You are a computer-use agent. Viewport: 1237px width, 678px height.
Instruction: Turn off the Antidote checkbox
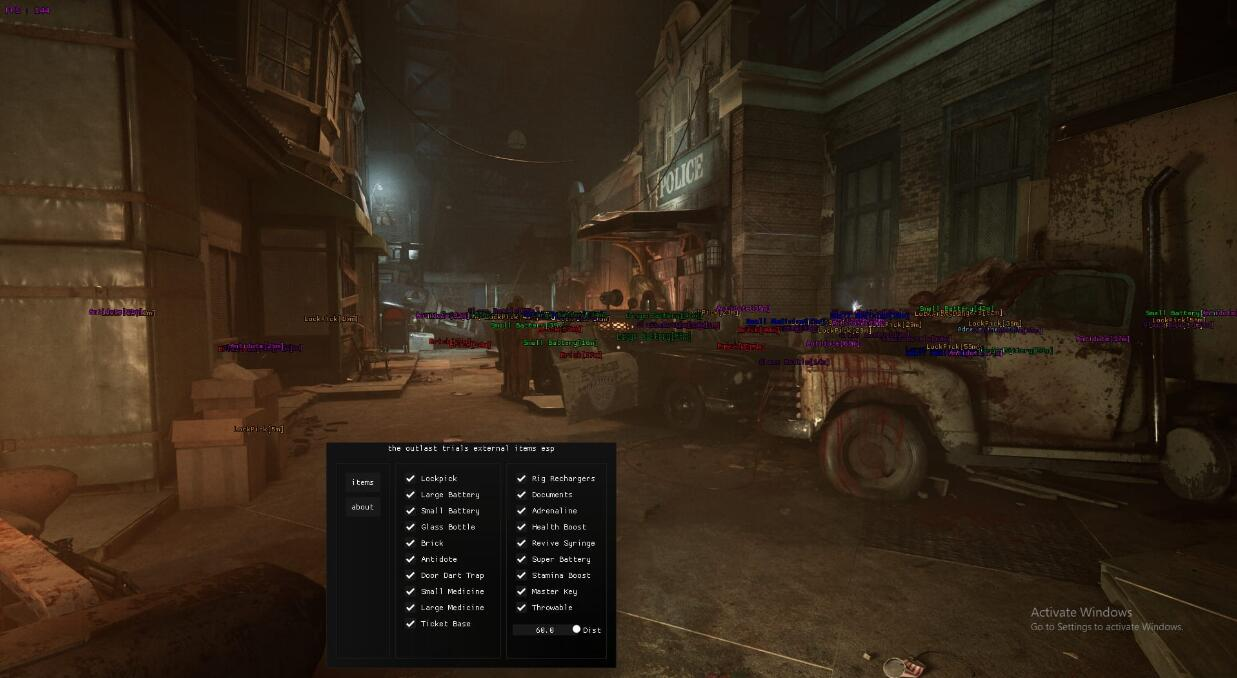[x=410, y=559]
